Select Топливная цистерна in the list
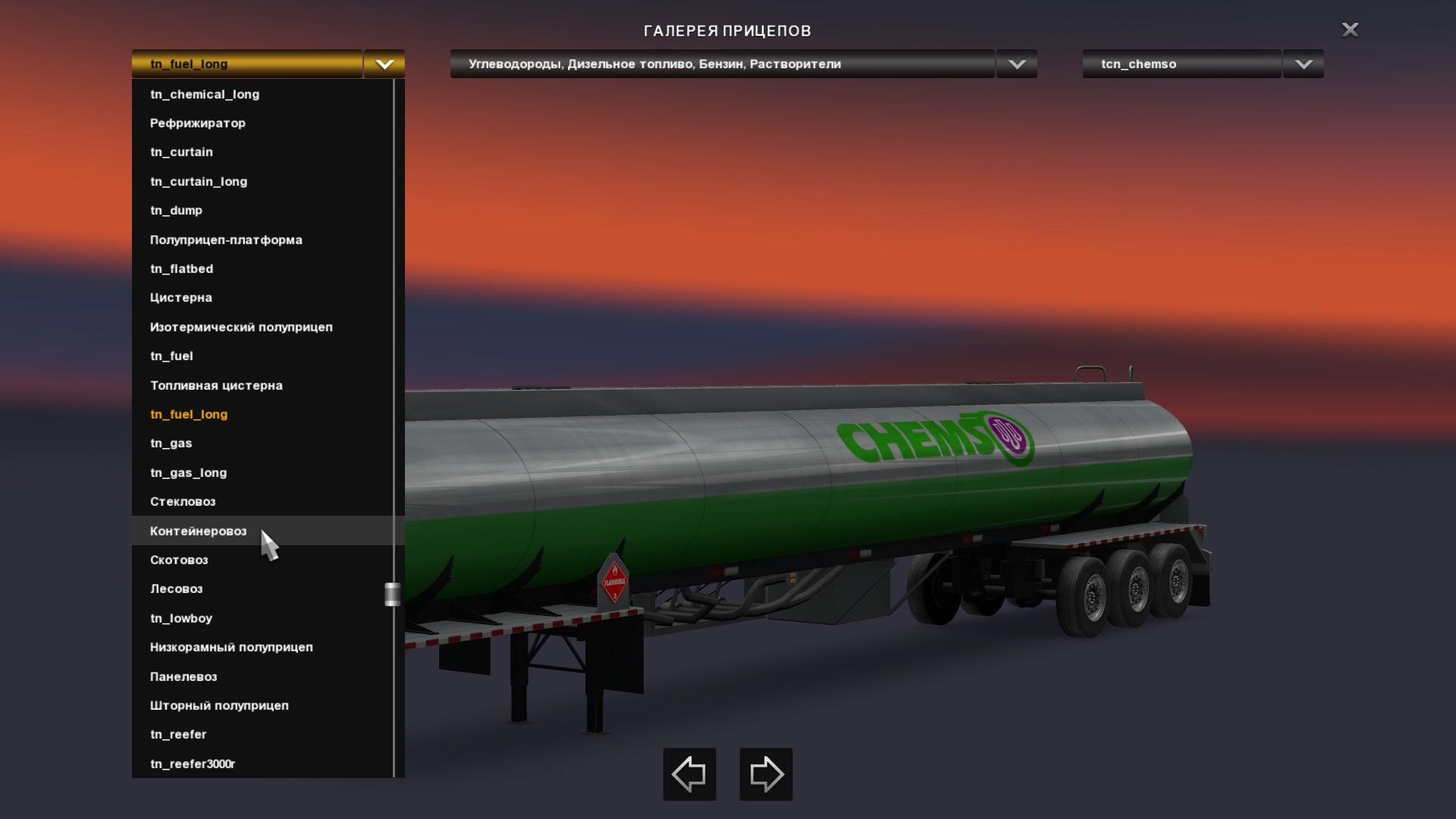This screenshot has height=819, width=1456. point(216,385)
